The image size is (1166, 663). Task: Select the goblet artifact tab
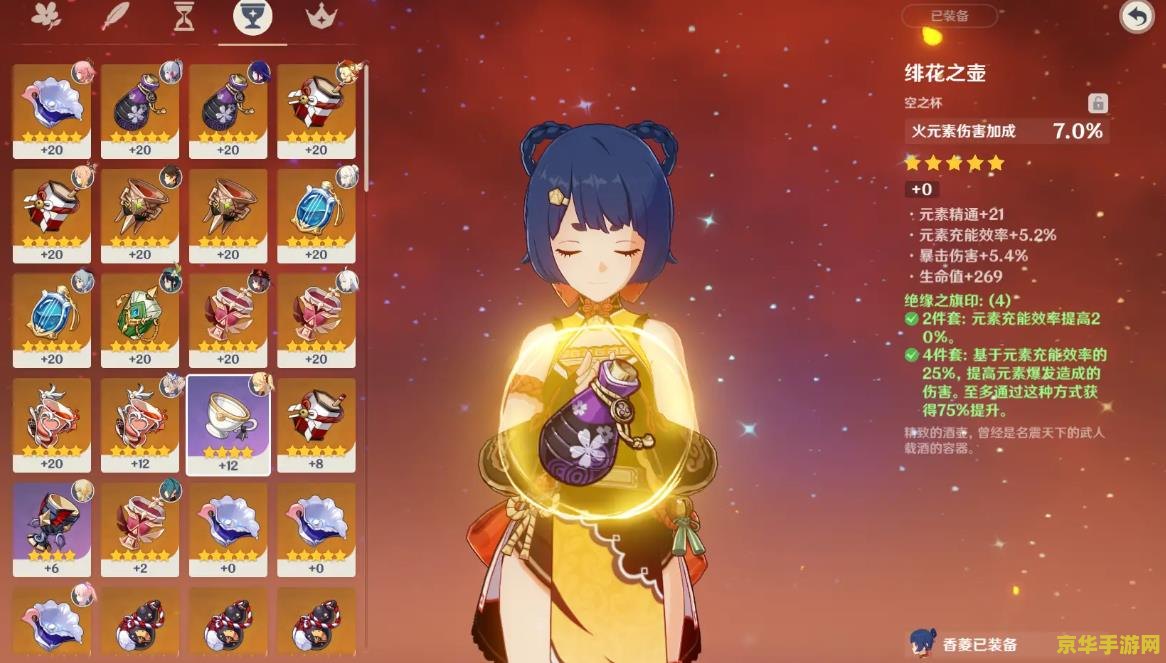tap(252, 17)
